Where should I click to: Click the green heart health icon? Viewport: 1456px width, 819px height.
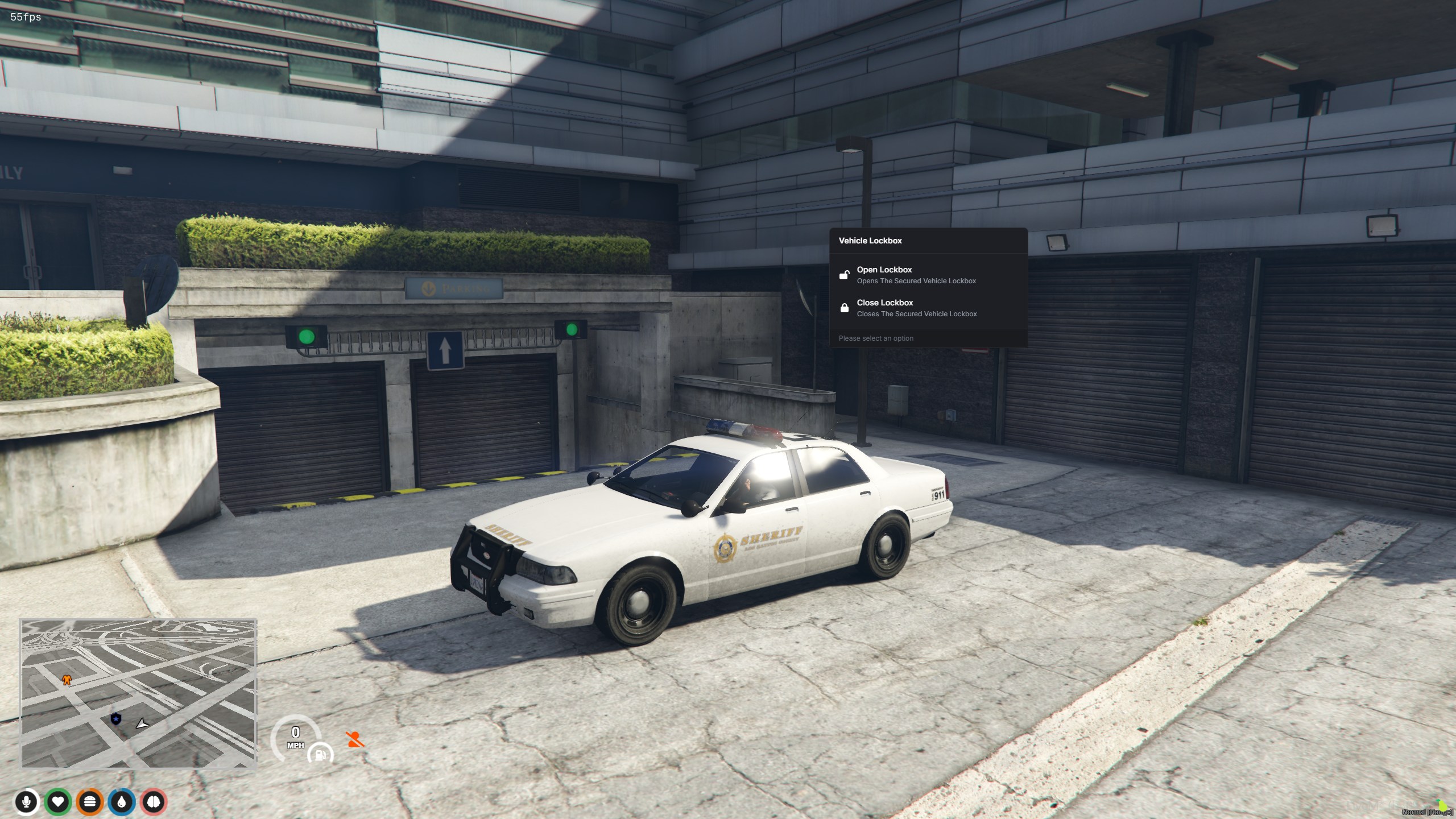(58, 802)
